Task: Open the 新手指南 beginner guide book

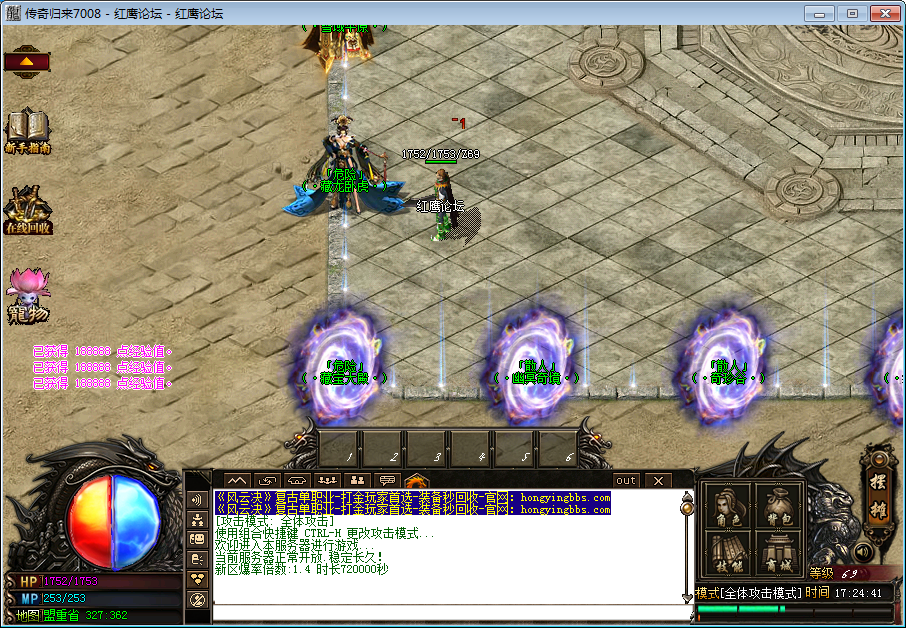Action: click(27, 130)
